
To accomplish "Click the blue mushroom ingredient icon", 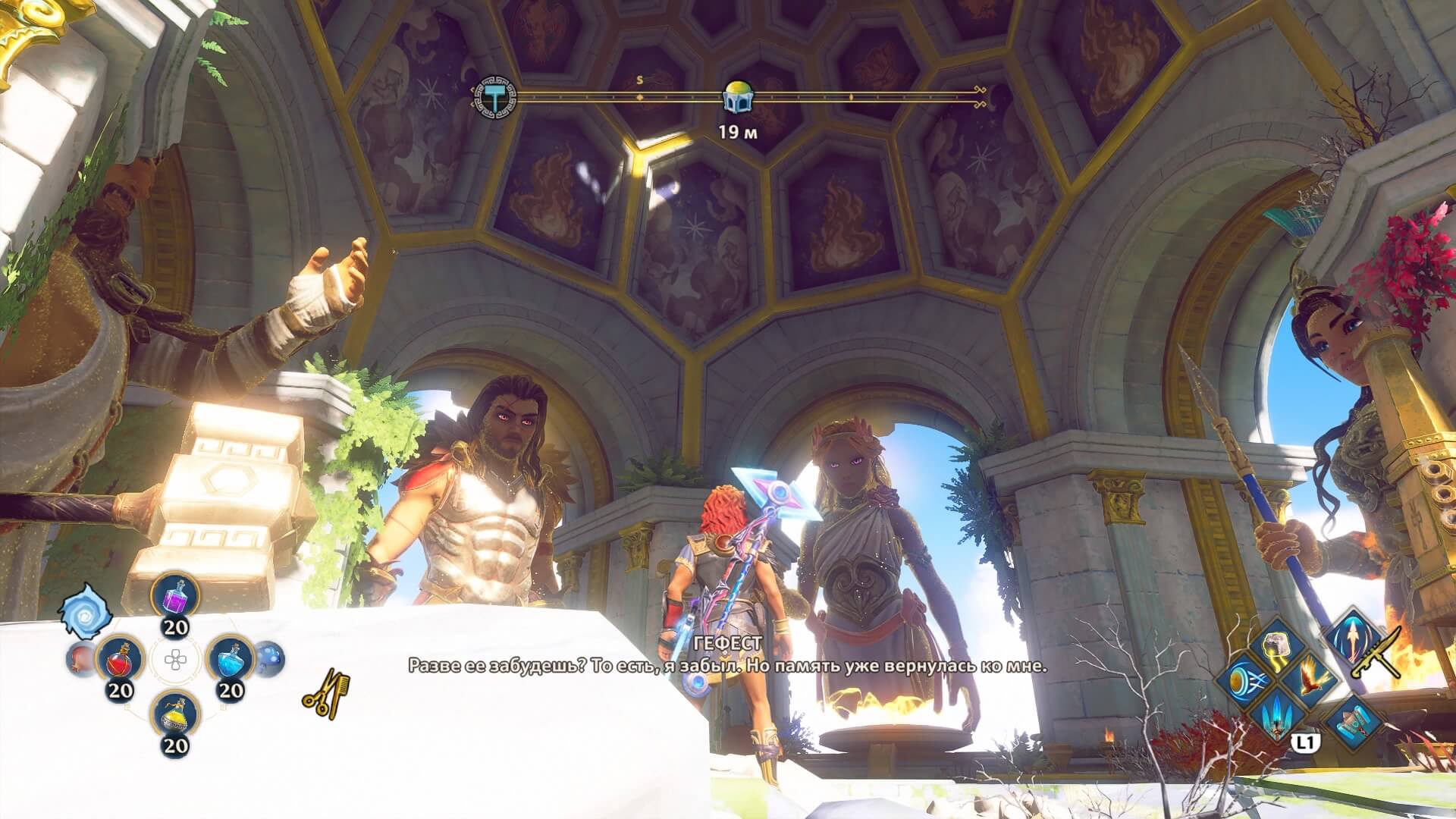I will 269,659.
